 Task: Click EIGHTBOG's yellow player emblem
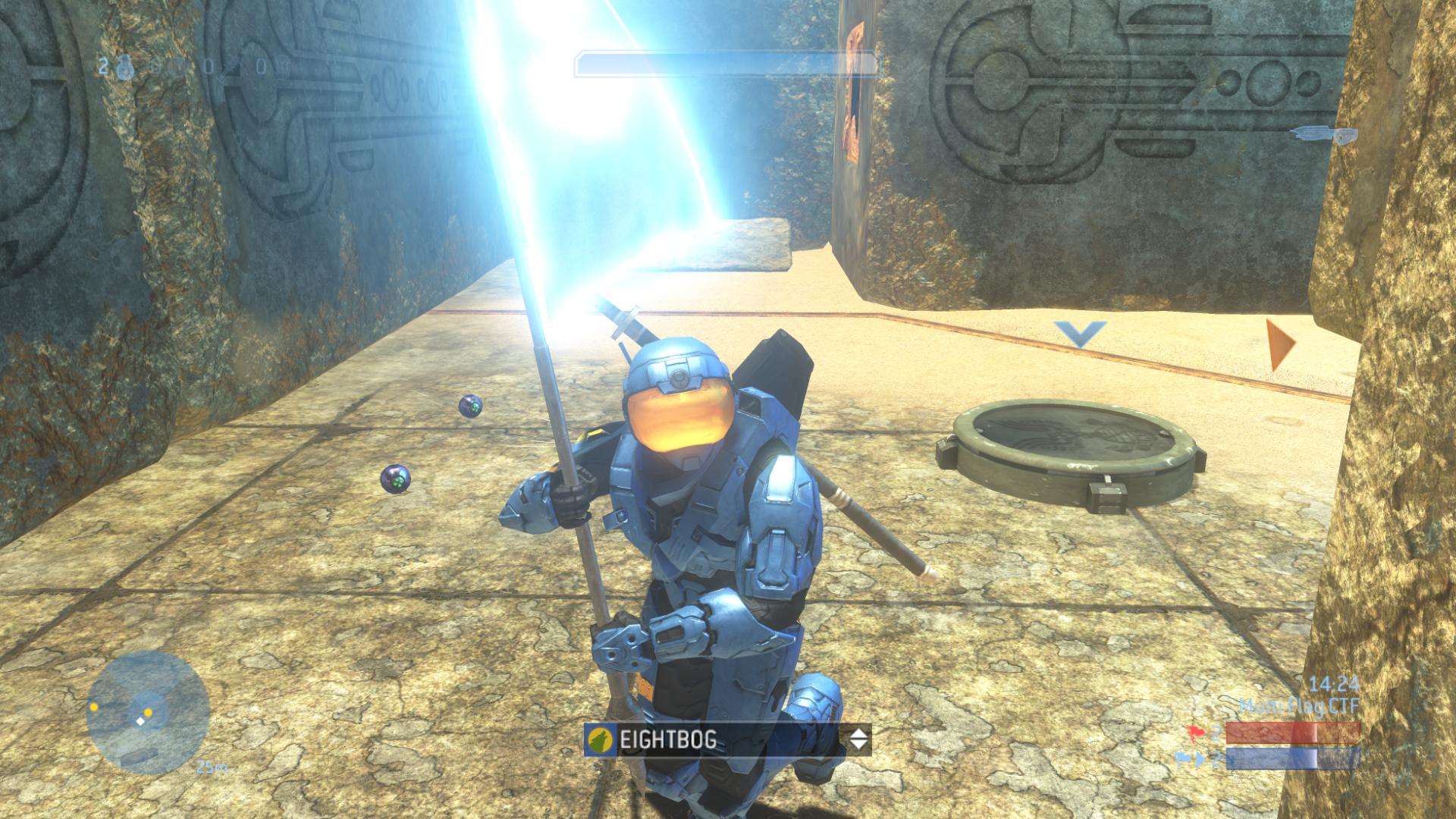coord(601,739)
